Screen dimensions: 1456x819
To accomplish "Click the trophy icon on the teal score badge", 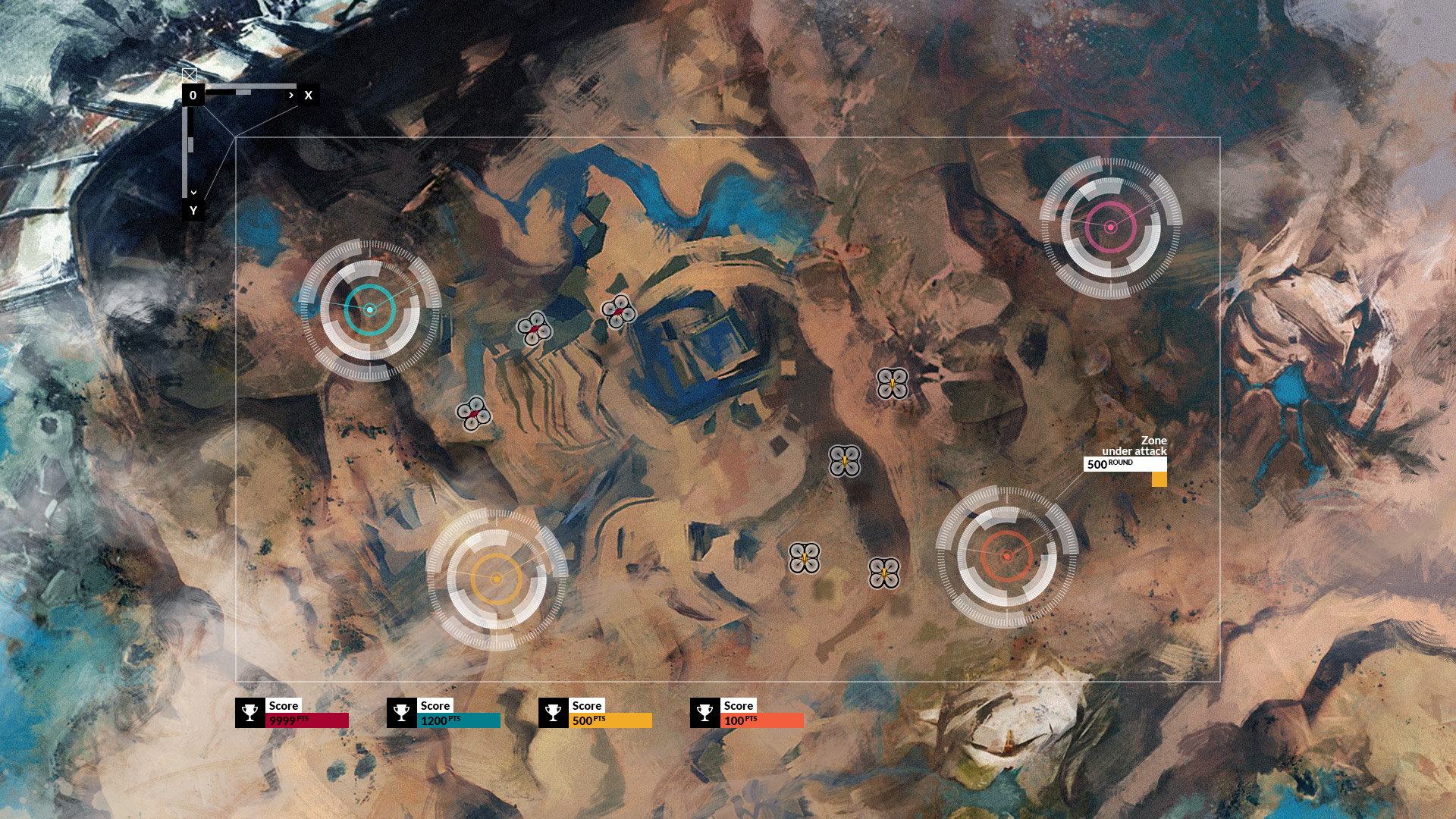I will click(400, 711).
